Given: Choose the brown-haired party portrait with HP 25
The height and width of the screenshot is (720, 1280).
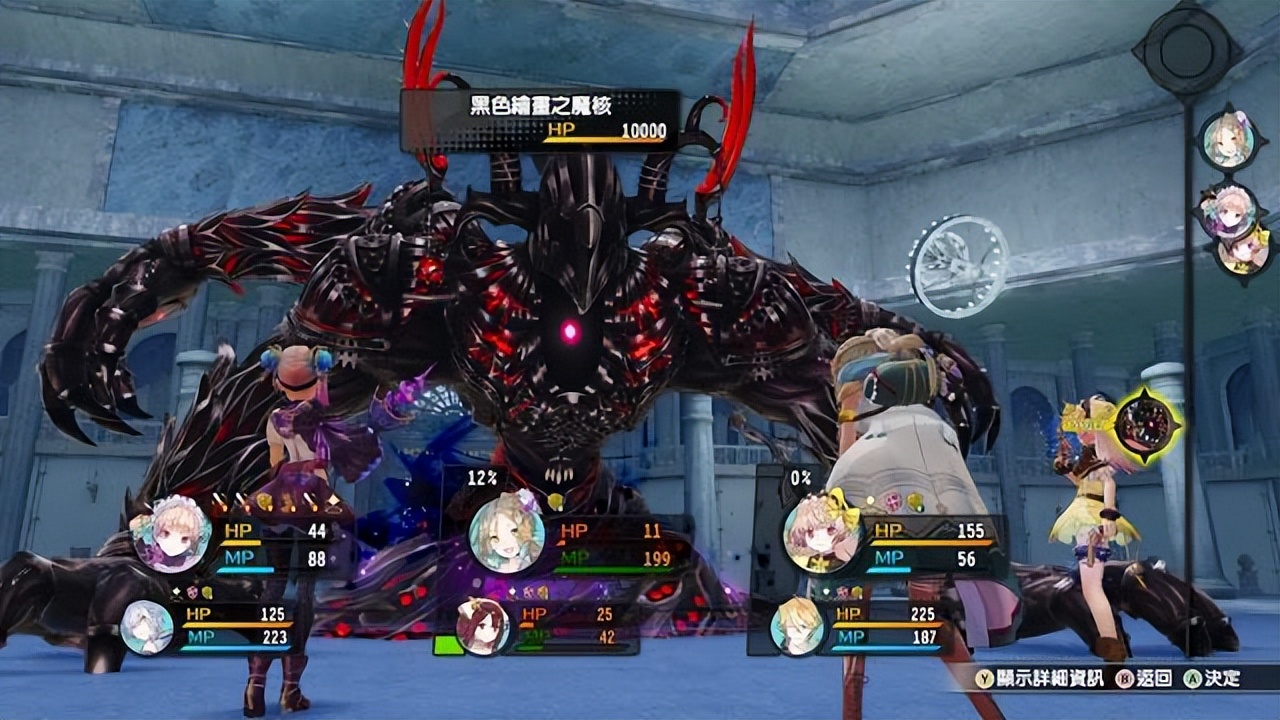Looking at the screenshot, I should pos(483,628).
